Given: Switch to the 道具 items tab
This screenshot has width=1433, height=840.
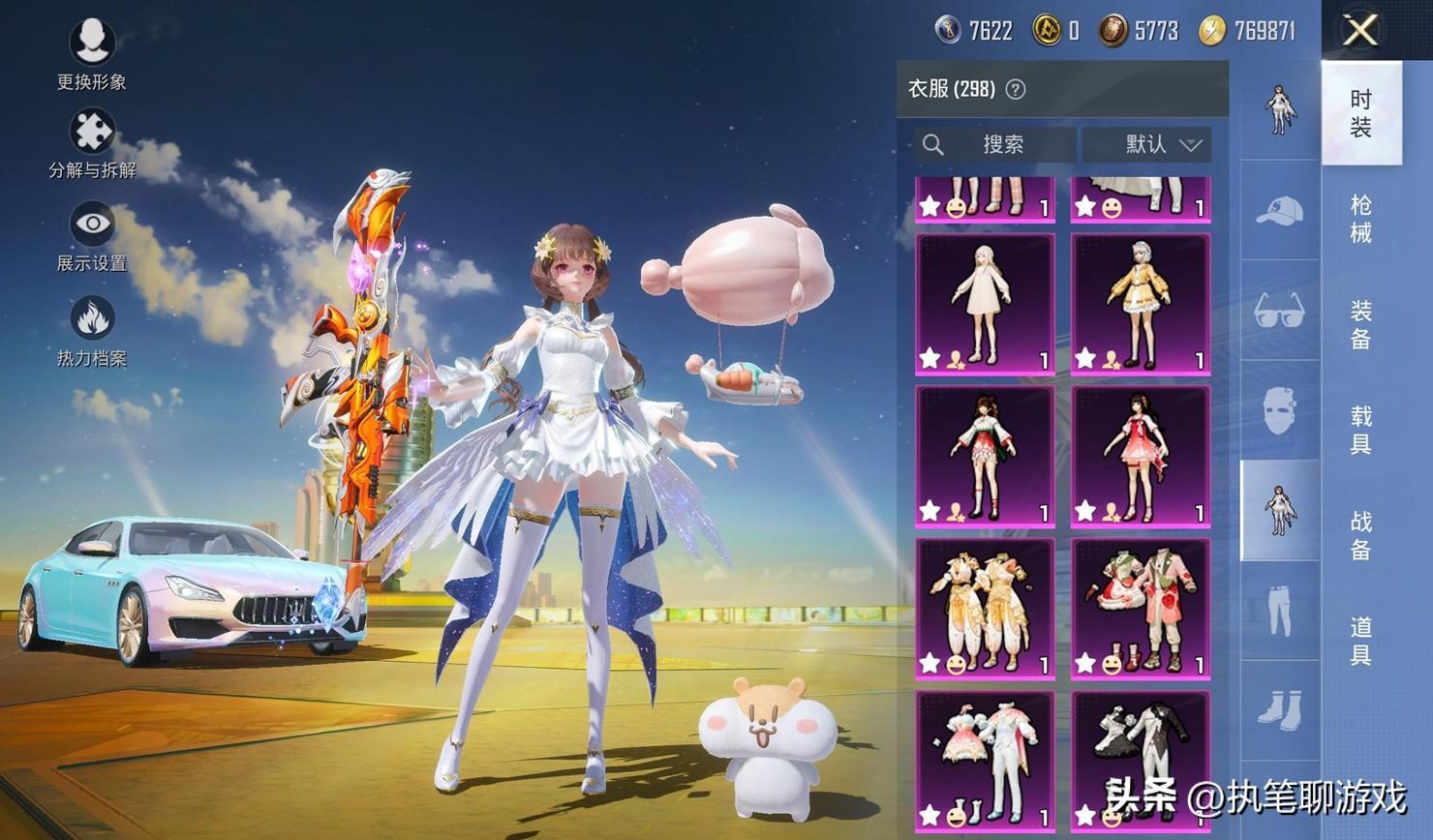Looking at the screenshot, I should coord(1360,641).
